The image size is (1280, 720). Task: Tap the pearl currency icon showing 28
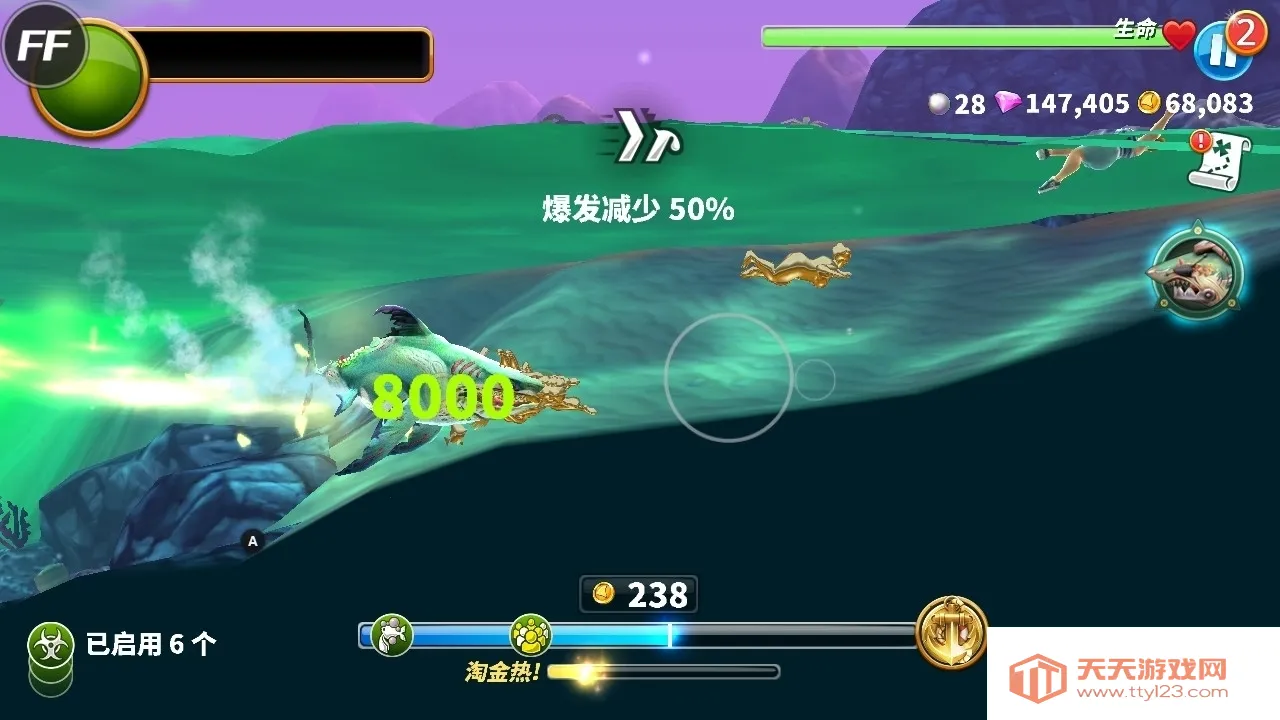938,103
